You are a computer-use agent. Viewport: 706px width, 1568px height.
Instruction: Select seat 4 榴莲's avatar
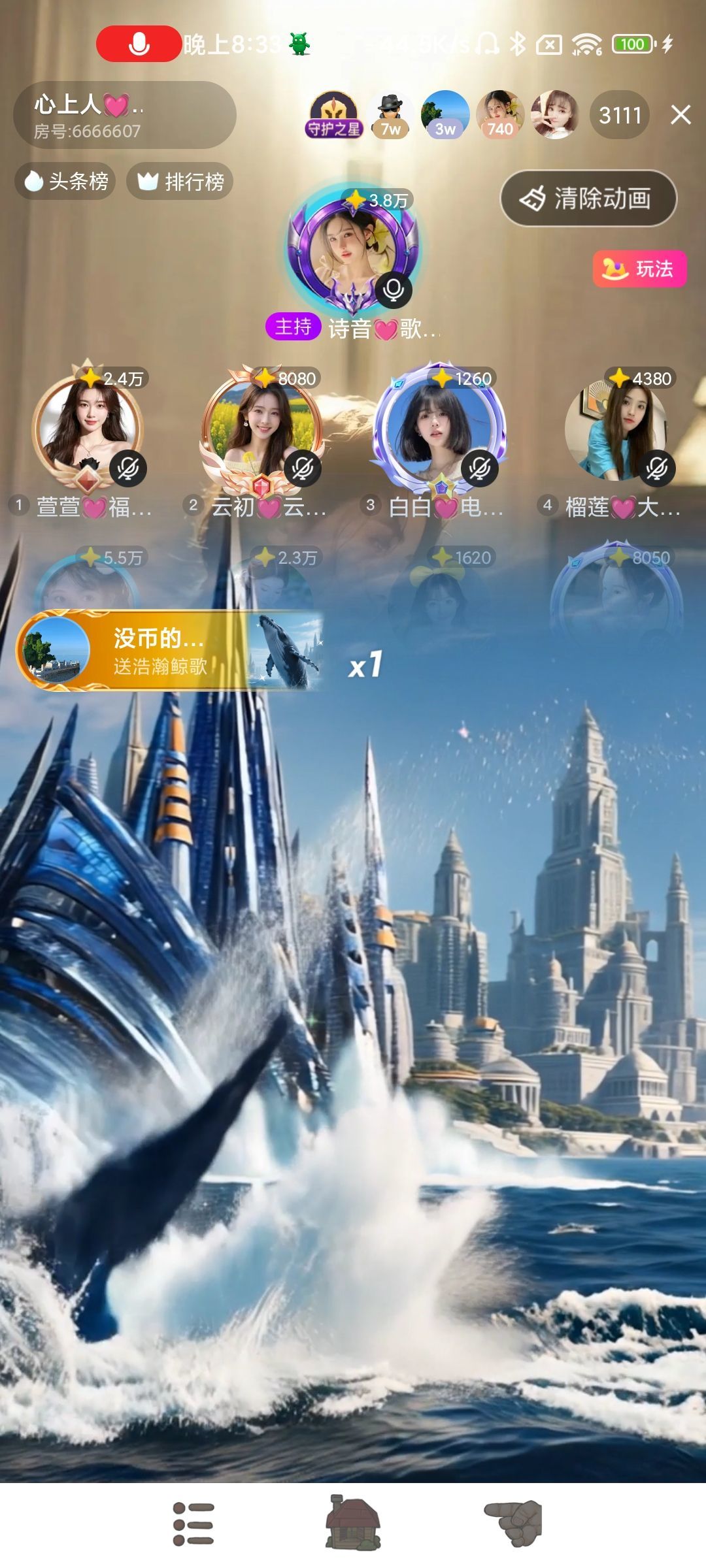(x=616, y=428)
